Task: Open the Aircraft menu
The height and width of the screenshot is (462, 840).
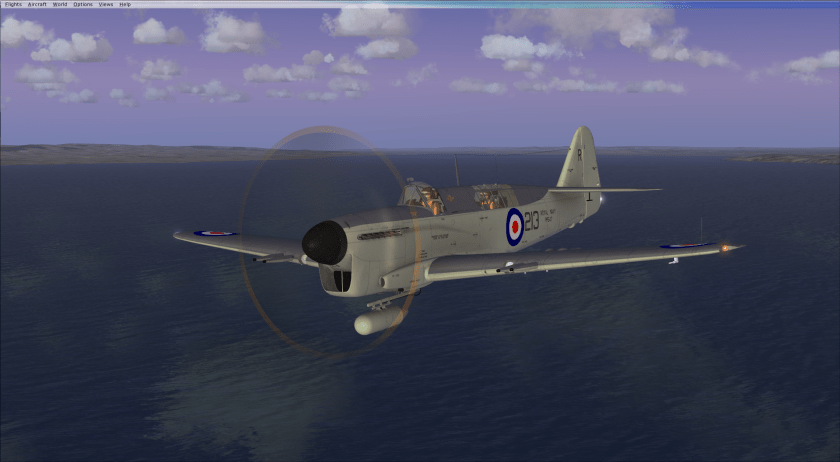Action: tap(37, 4)
